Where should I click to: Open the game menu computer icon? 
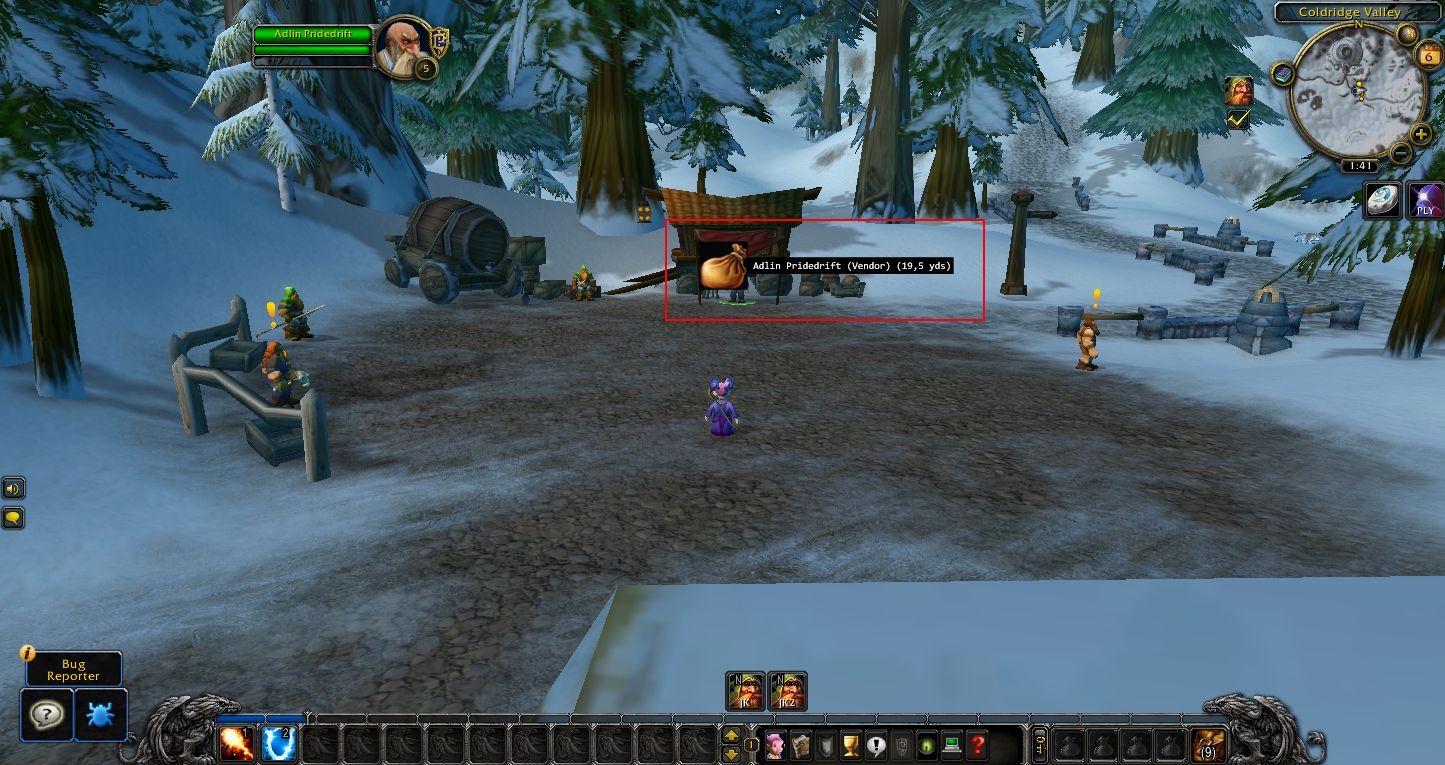coord(952,745)
